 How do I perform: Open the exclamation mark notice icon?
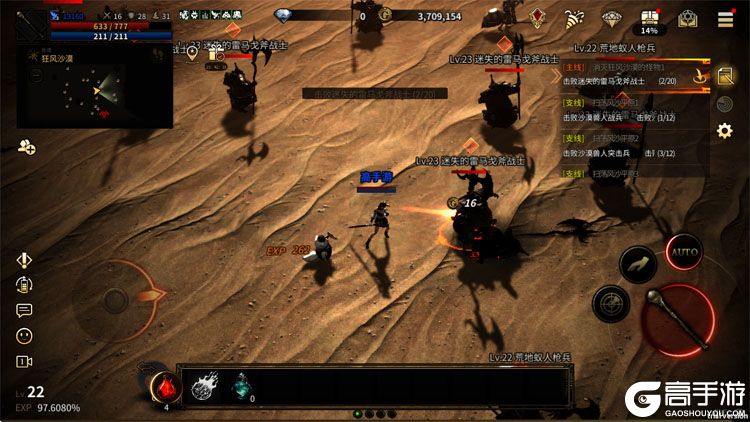pyautogui.click(x=24, y=260)
